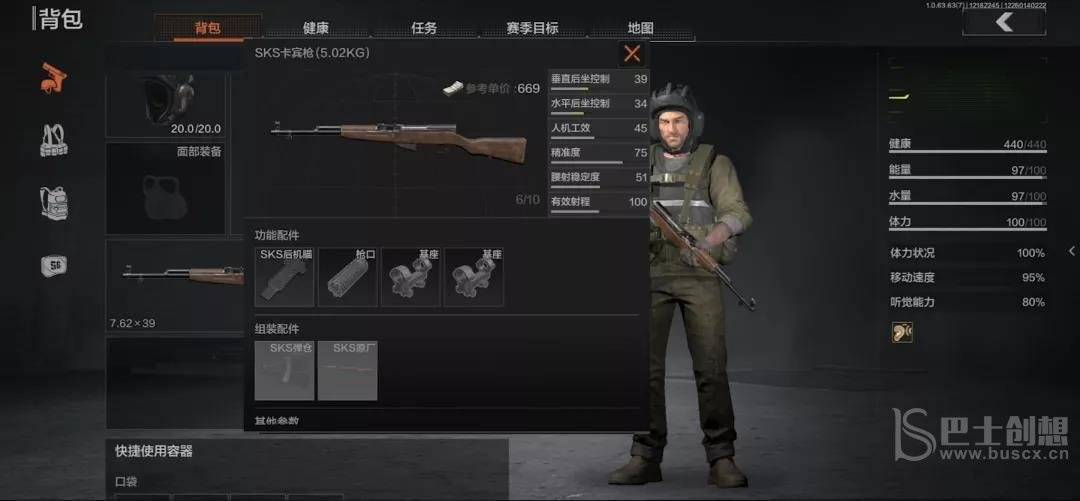Open the 健康 tab

(315, 28)
